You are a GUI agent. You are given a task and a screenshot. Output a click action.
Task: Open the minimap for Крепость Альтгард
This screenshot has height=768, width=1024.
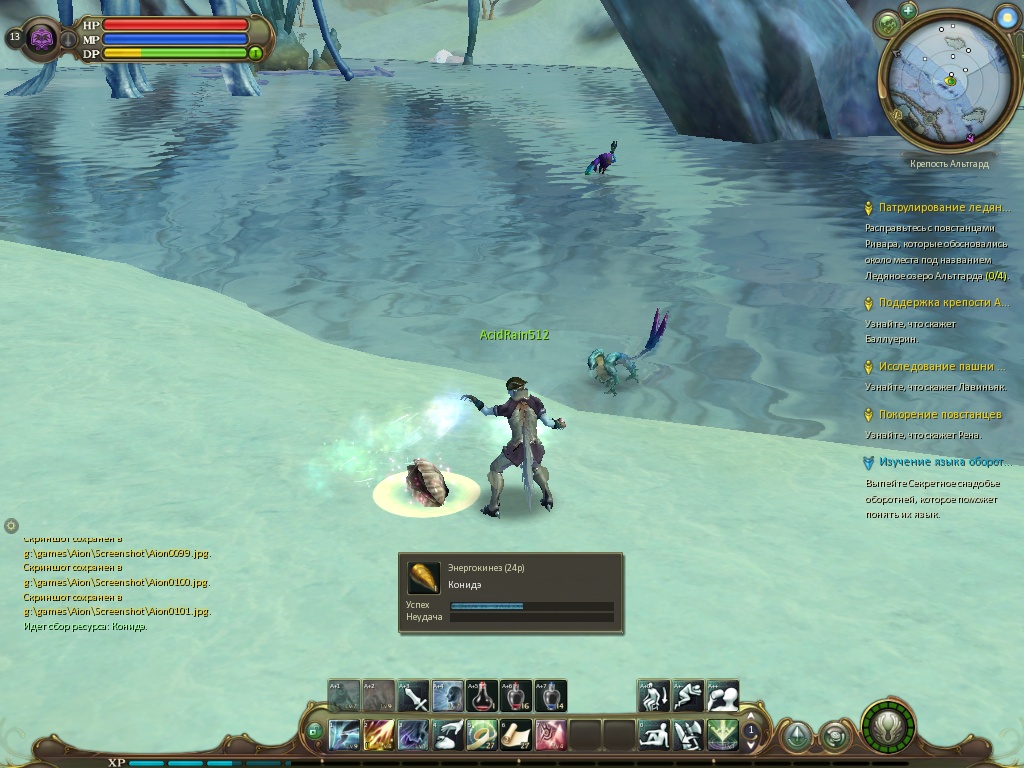pyautogui.click(x=949, y=80)
